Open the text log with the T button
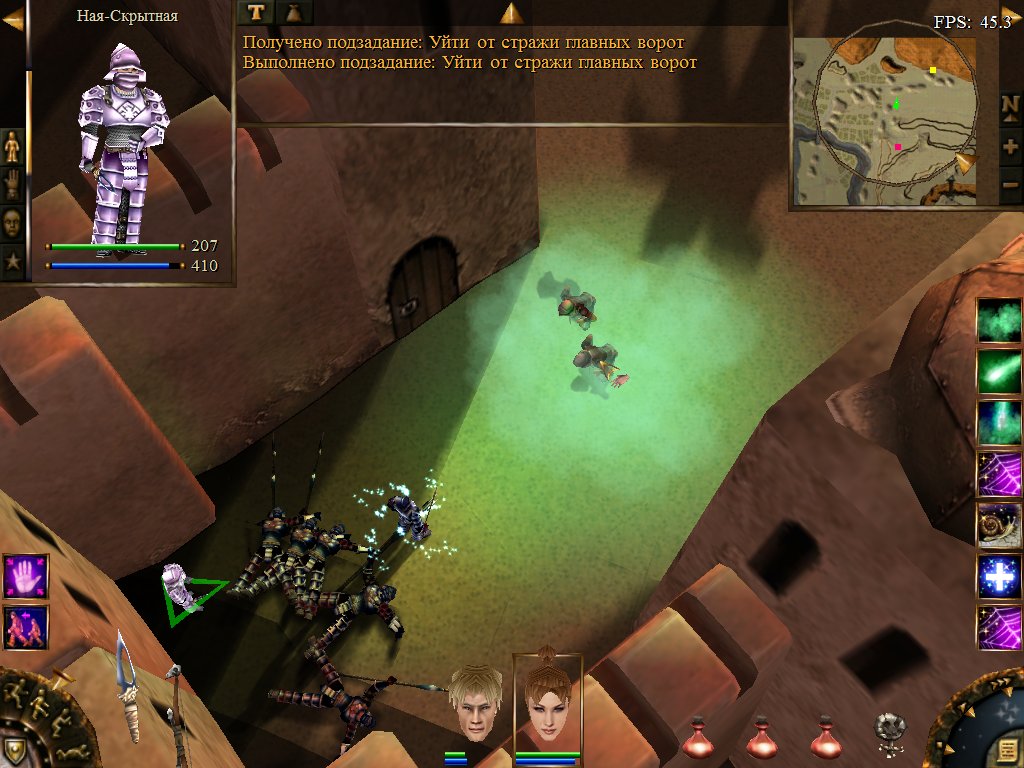Image resolution: width=1024 pixels, height=768 pixels. (257, 12)
